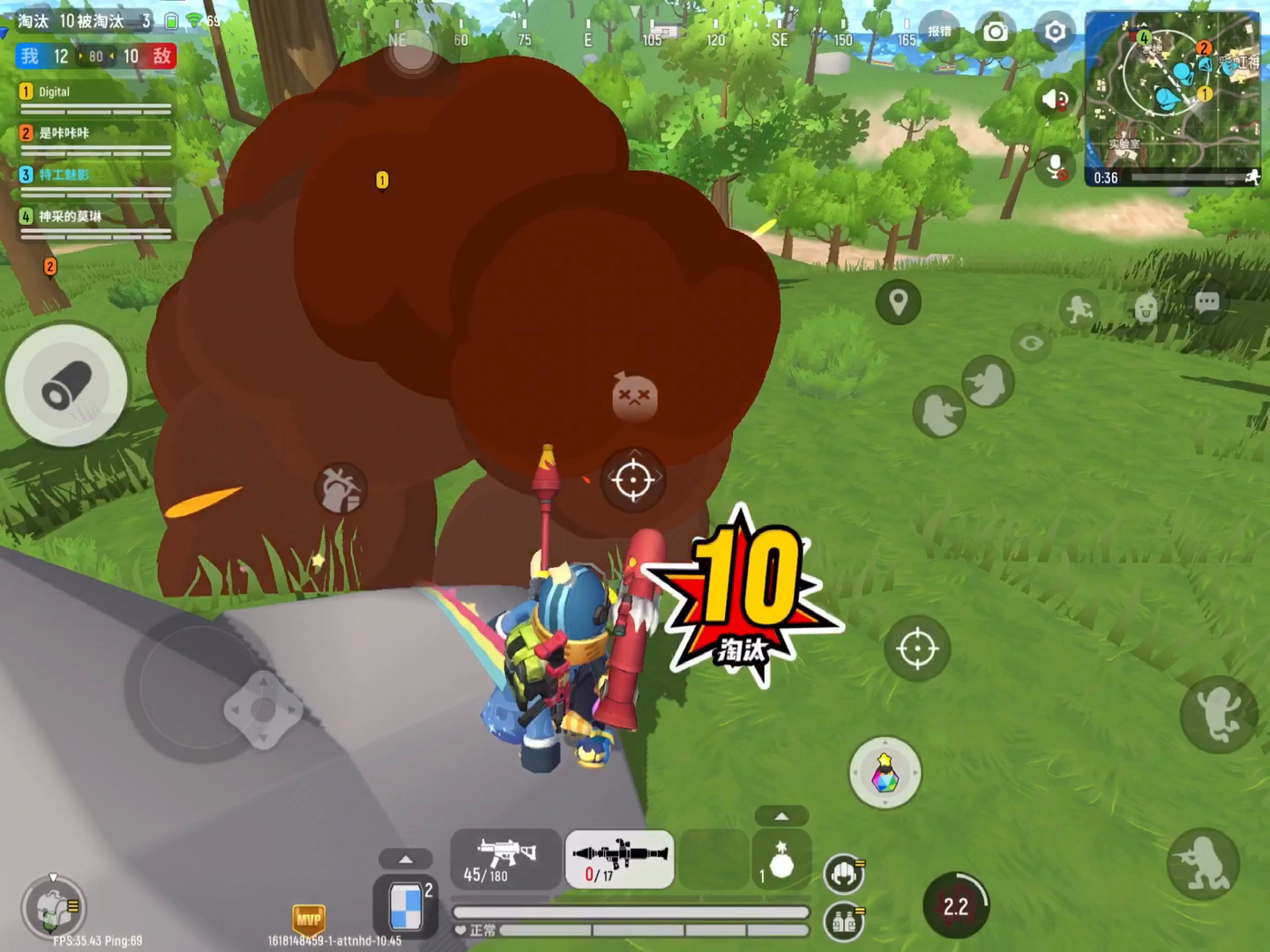Image resolution: width=1270 pixels, height=952 pixels.
Task: Open the settings gear menu
Action: pyautogui.click(x=1055, y=33)
